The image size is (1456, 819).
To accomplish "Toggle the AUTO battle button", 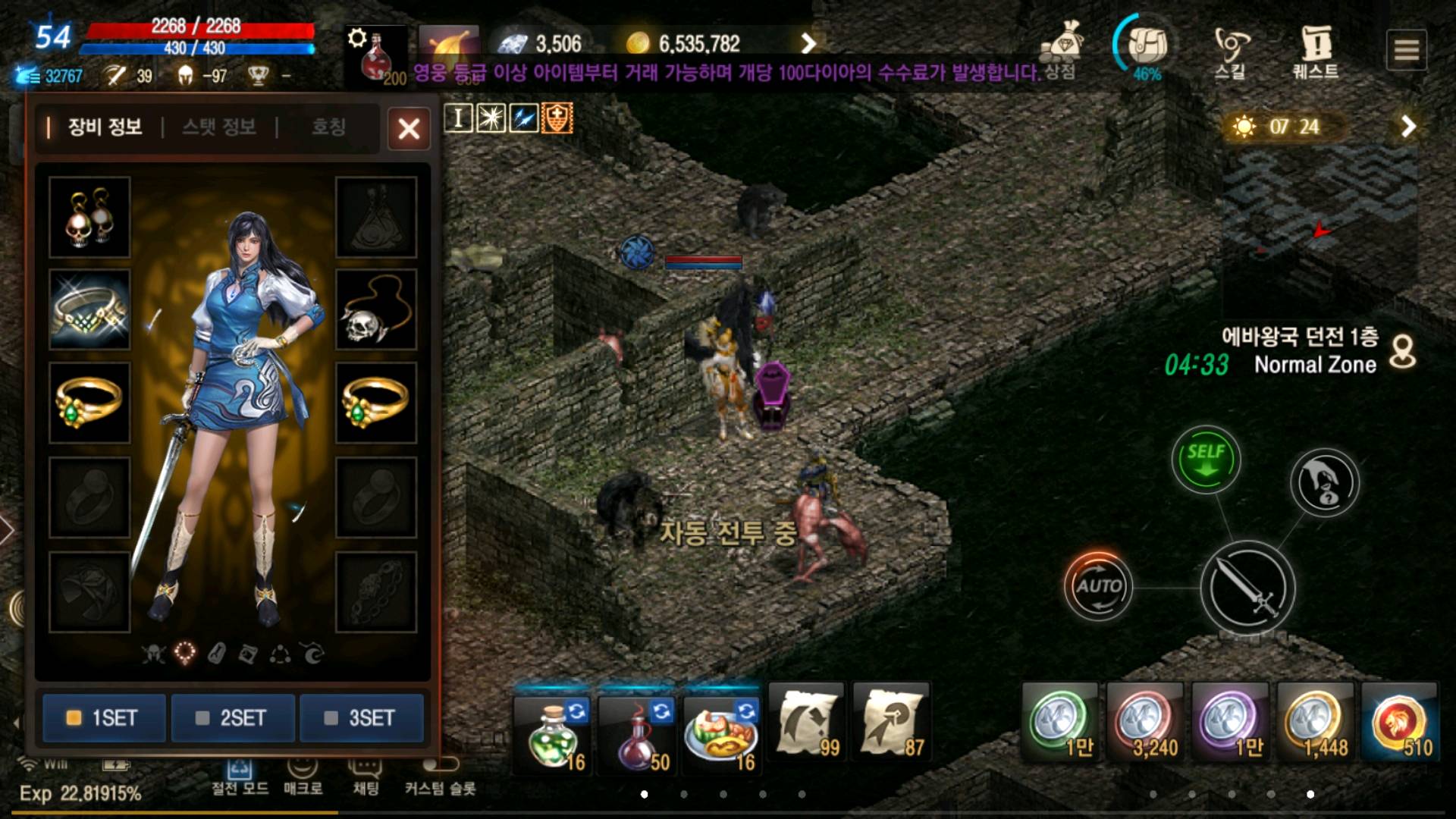I will tap(1098, 586).
